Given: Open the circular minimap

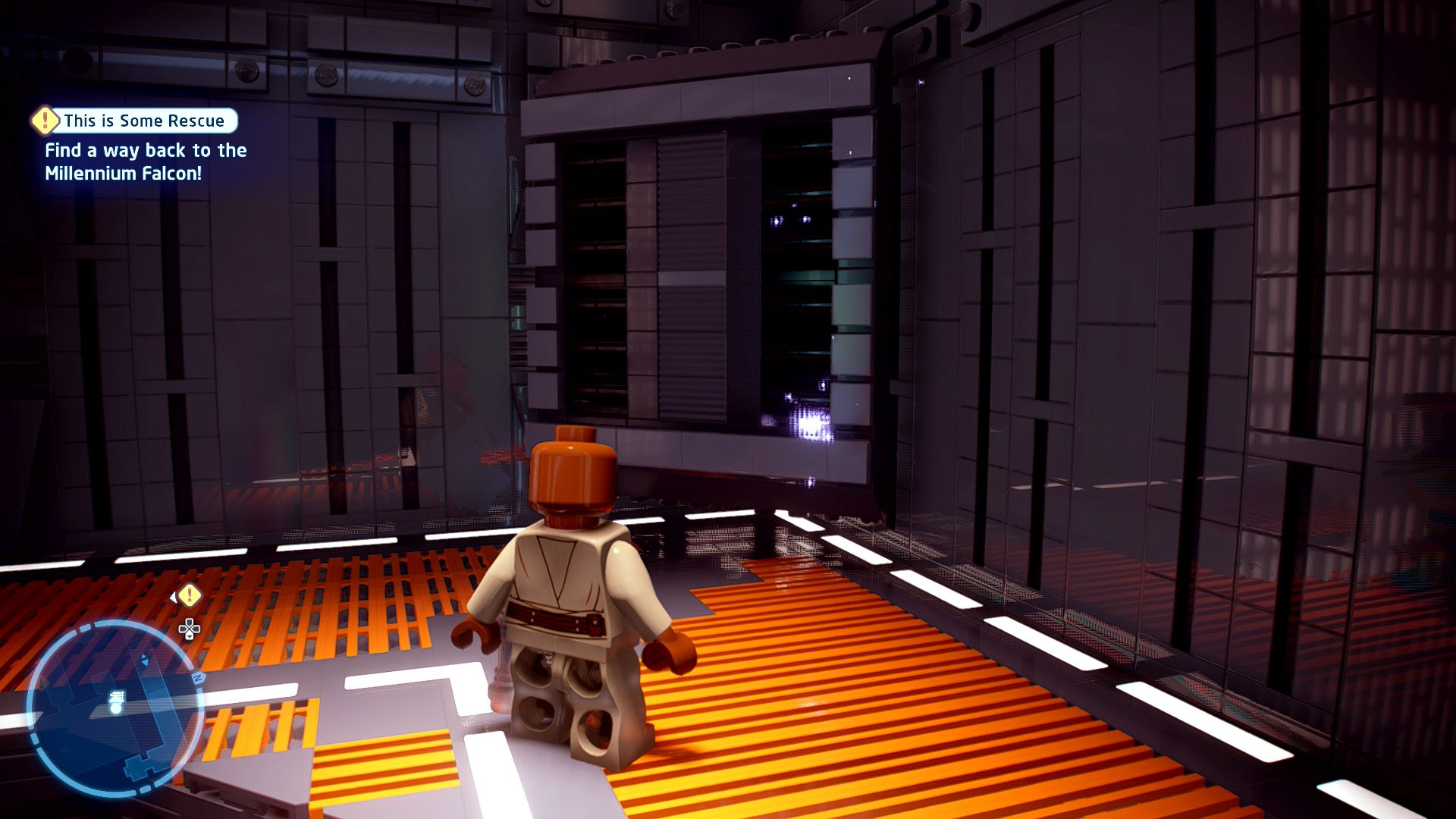Looking at the screenshot, I should pyautogui.click(x=115, y=707).
